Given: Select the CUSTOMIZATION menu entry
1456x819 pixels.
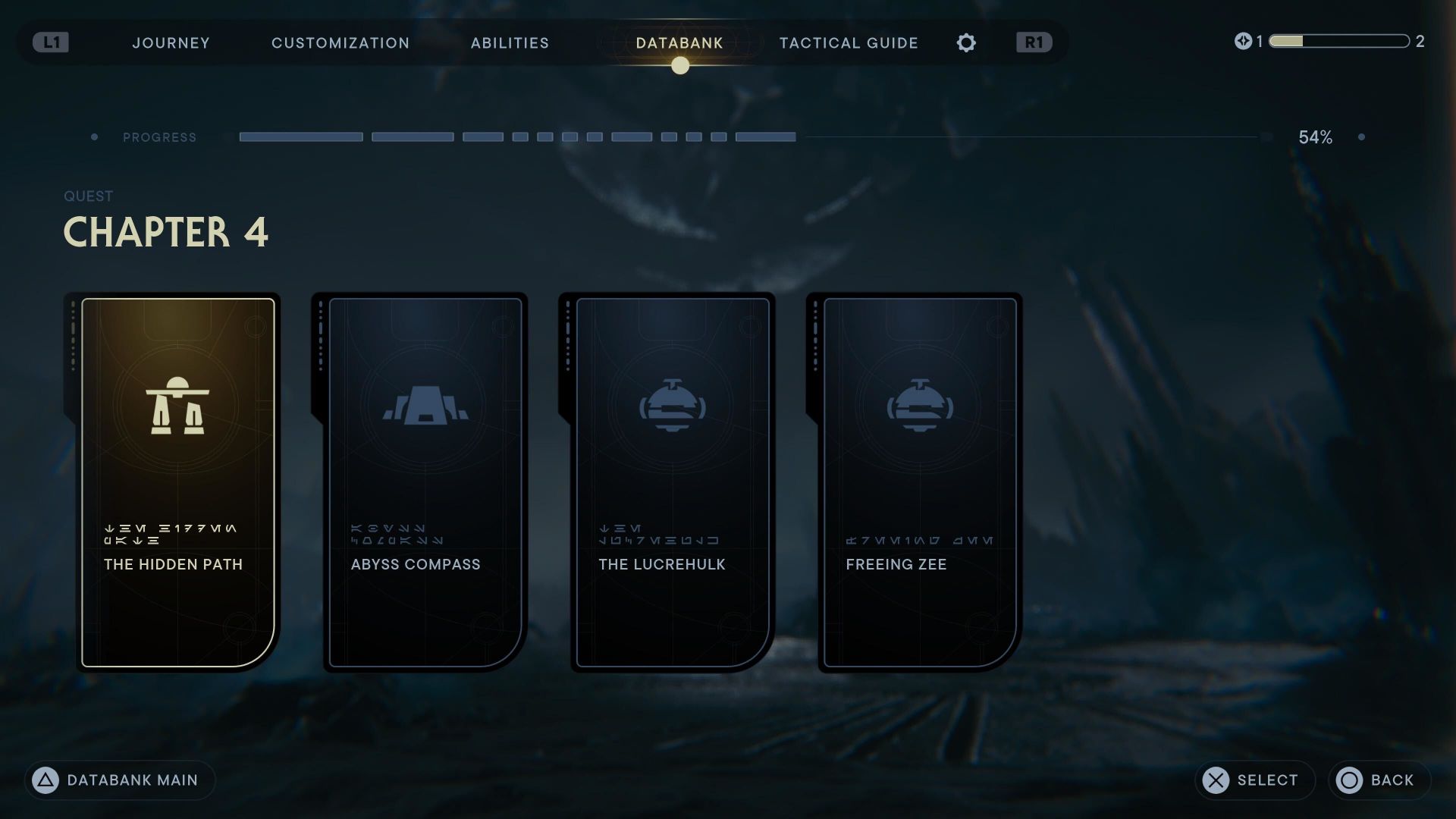Looking at the screenshot, I should tap(340, 43).
